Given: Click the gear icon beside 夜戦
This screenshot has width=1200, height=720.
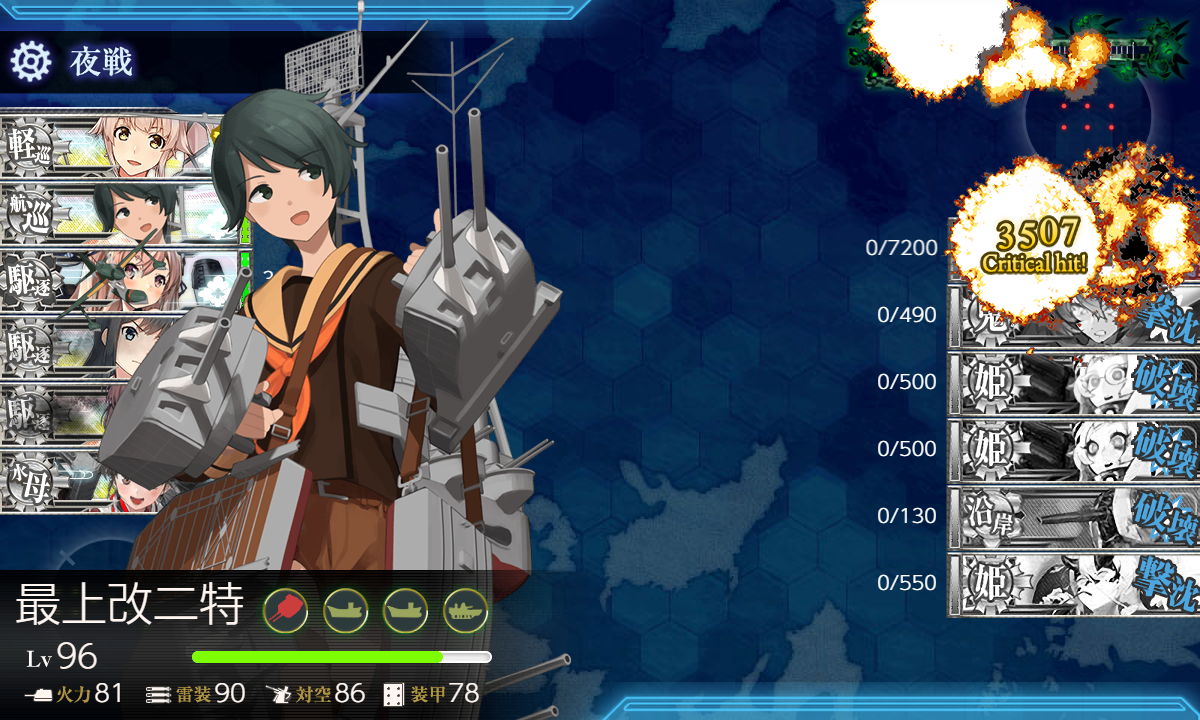Looking at the screenshot, I should (31, 62).
